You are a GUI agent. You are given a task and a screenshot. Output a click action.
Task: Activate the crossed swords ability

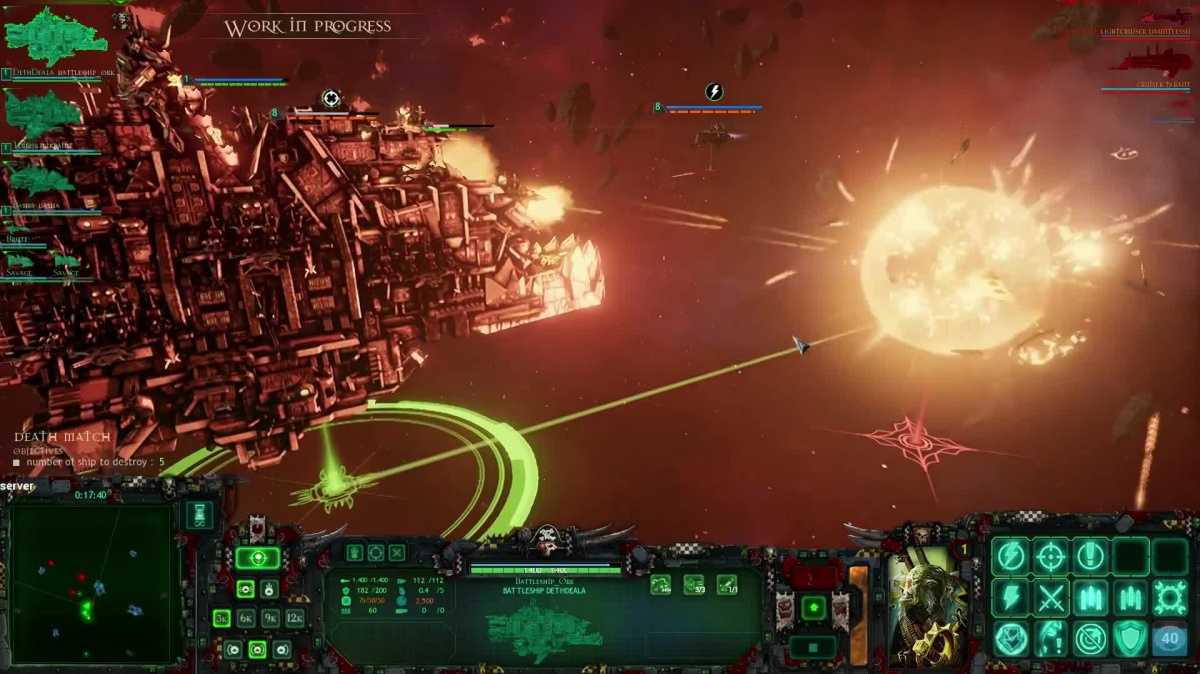click(x=1051, y=598)
